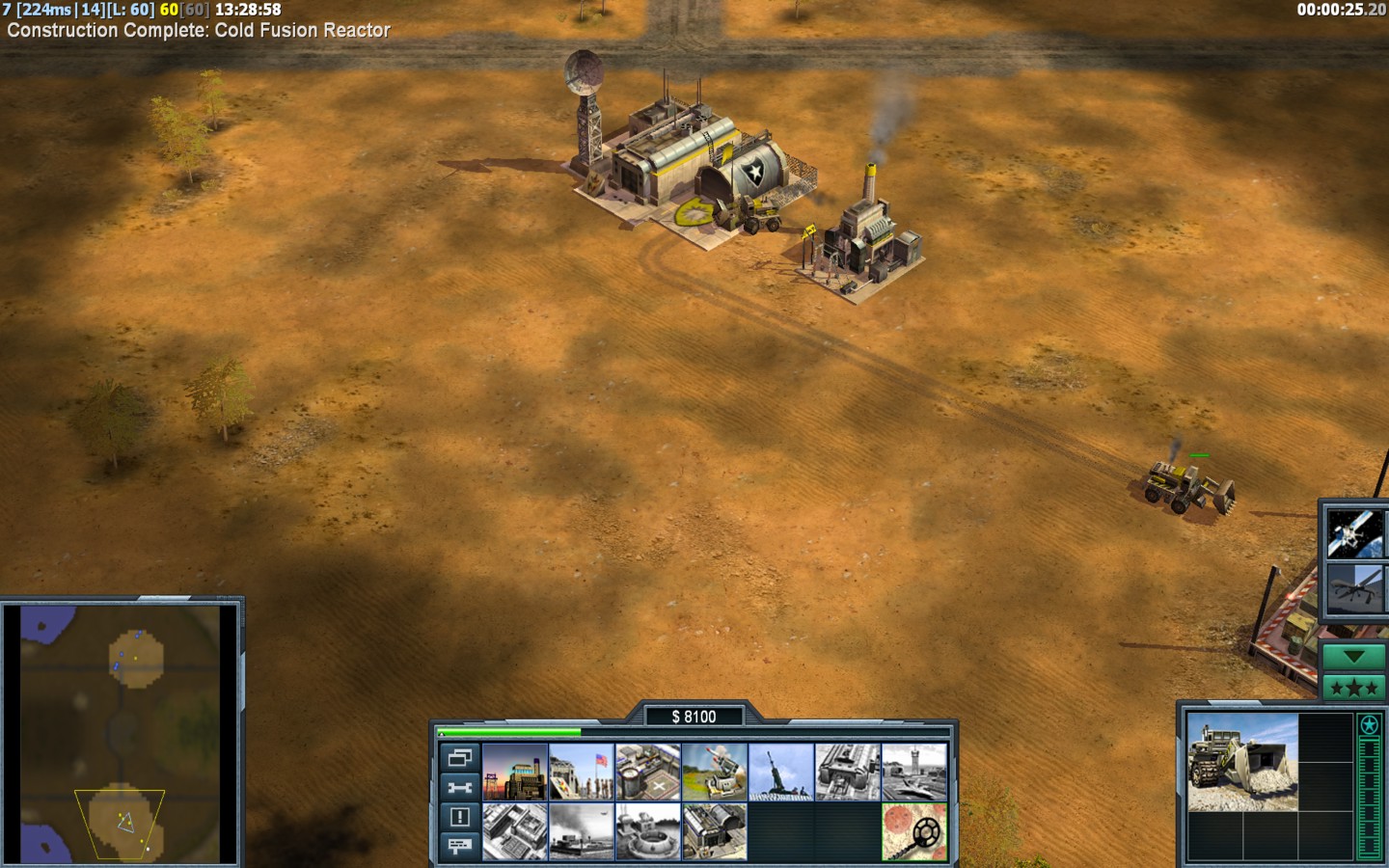1389x868 pixels.
Task: Activate the mine-clearing detector command
Action: tap(914, 831)
